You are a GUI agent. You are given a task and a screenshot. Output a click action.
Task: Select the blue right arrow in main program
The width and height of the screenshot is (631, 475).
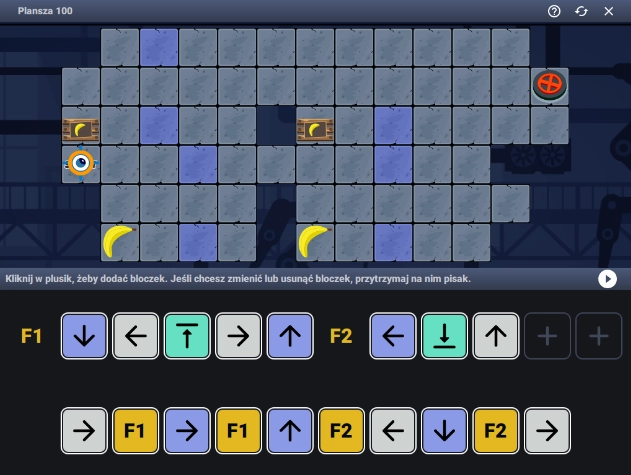coord(188,432)
